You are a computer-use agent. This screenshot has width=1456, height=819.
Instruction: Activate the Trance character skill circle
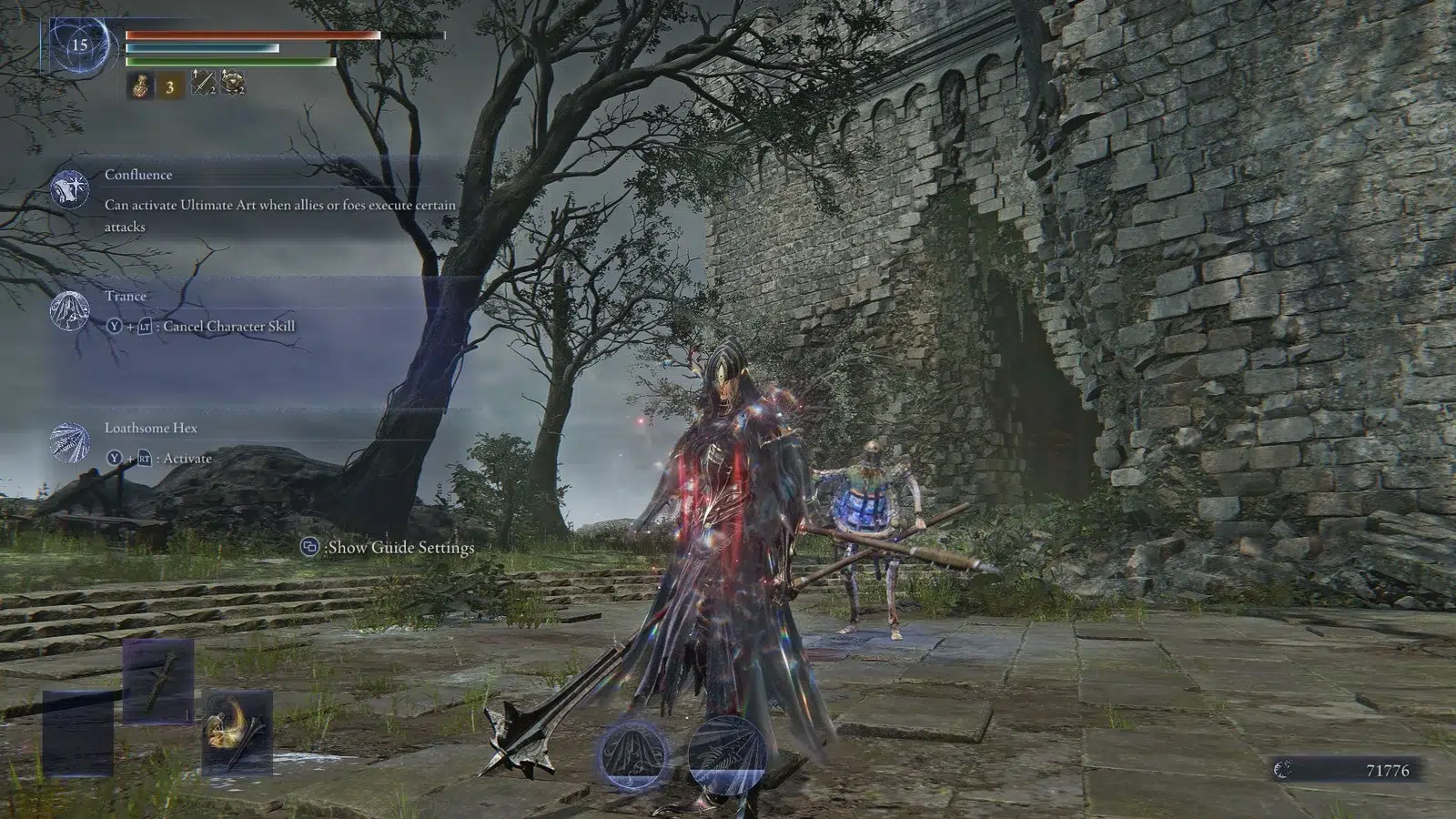pyautogui.click(x=634, y=754)
